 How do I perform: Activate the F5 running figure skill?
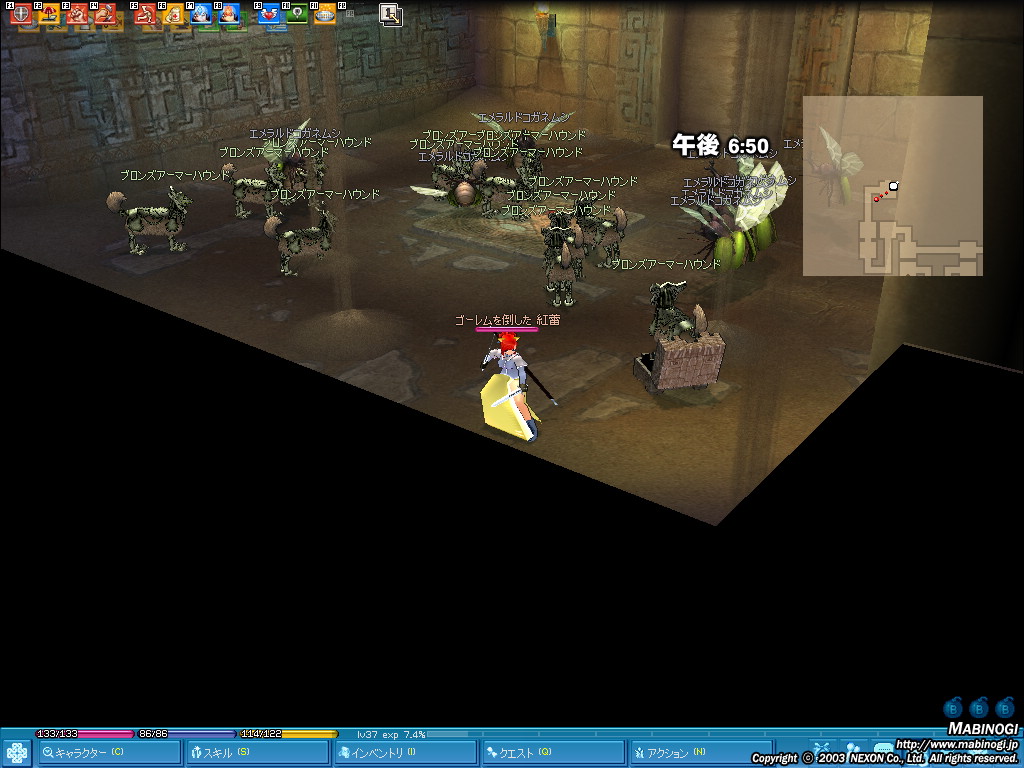click(145, 14)
